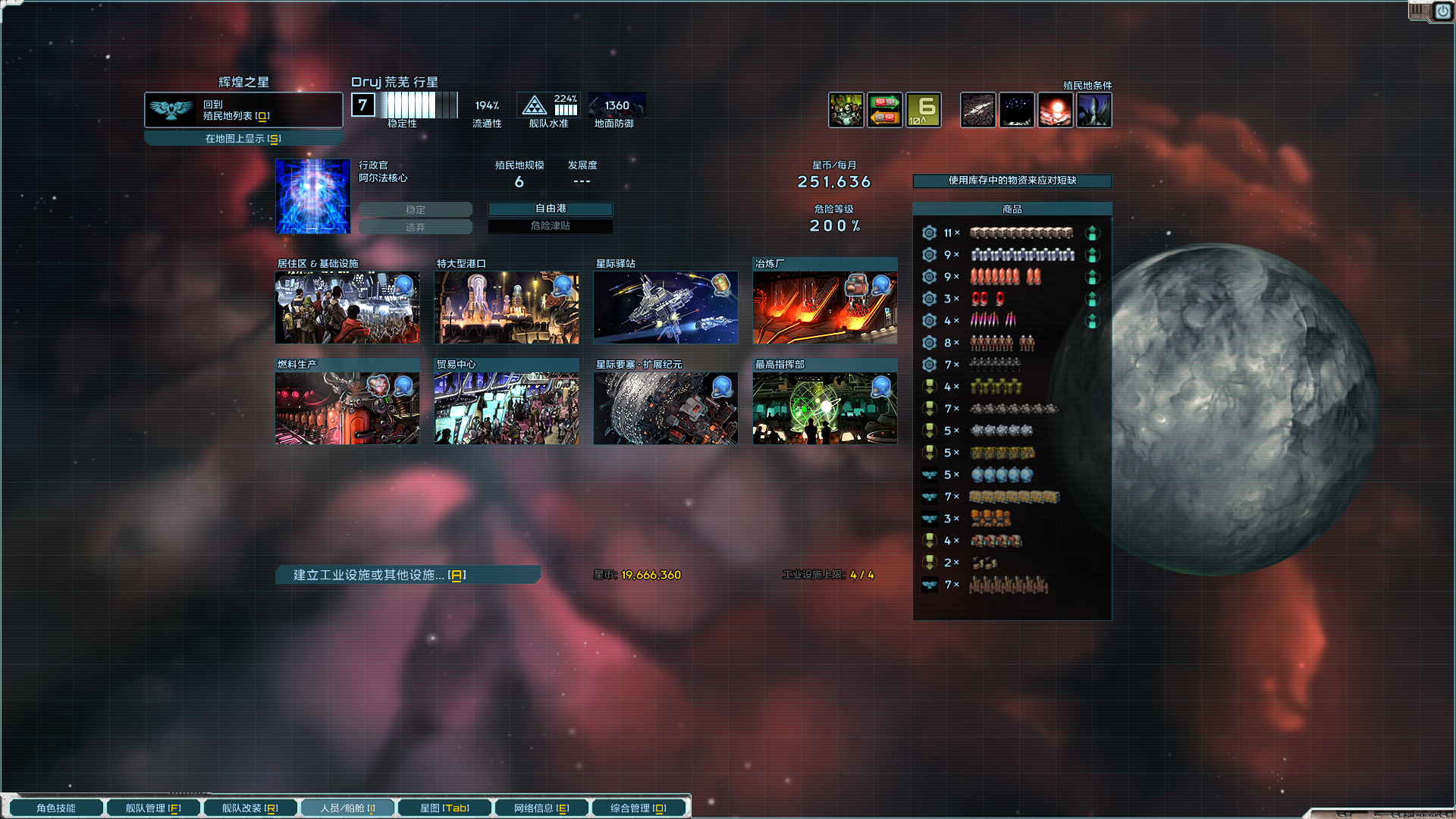Enable 危险津贴 for the colony

(x=551, y=225)
